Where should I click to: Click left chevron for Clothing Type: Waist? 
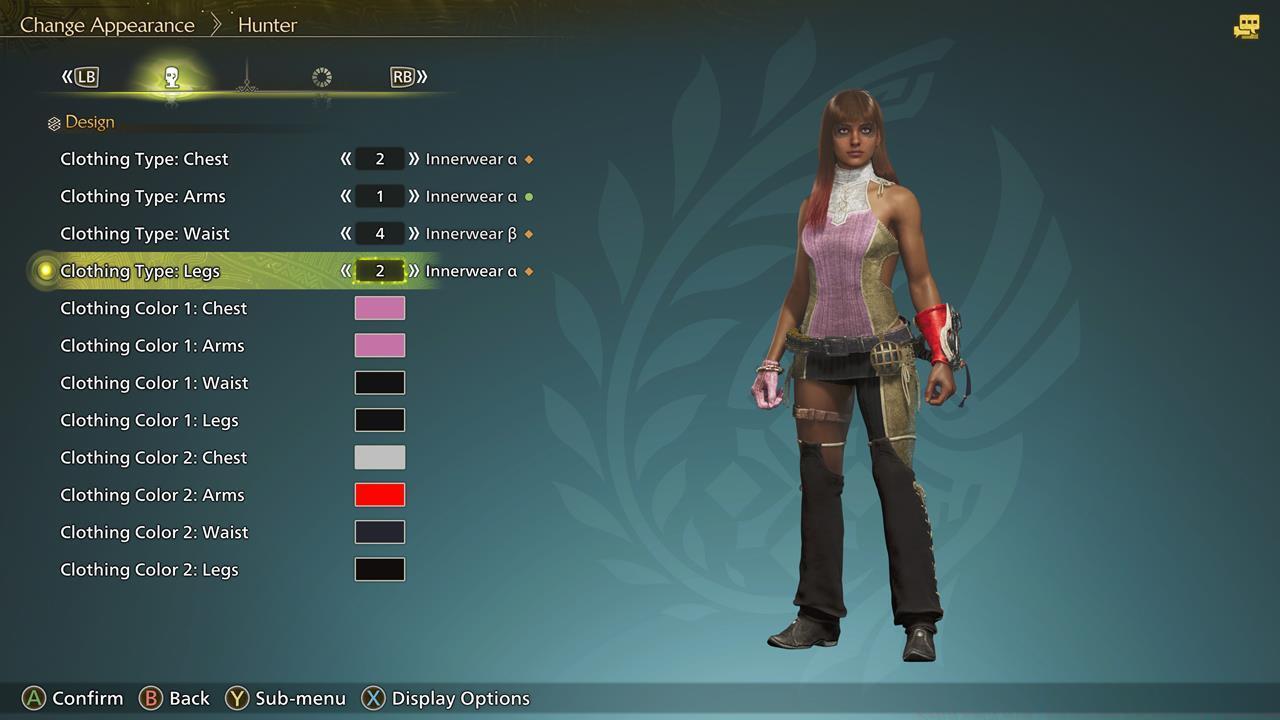coord(345,233)
